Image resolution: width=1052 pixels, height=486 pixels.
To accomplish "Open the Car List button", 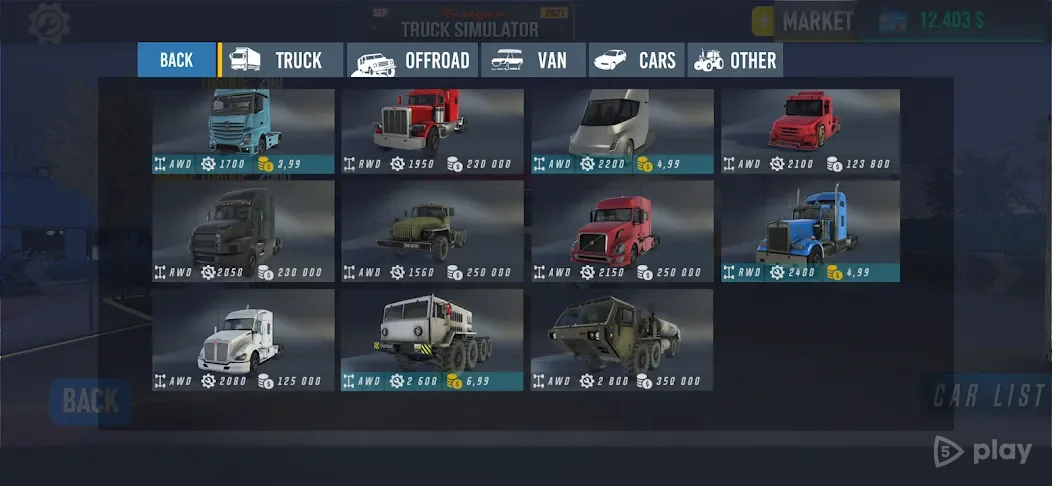I will (985, 396).
